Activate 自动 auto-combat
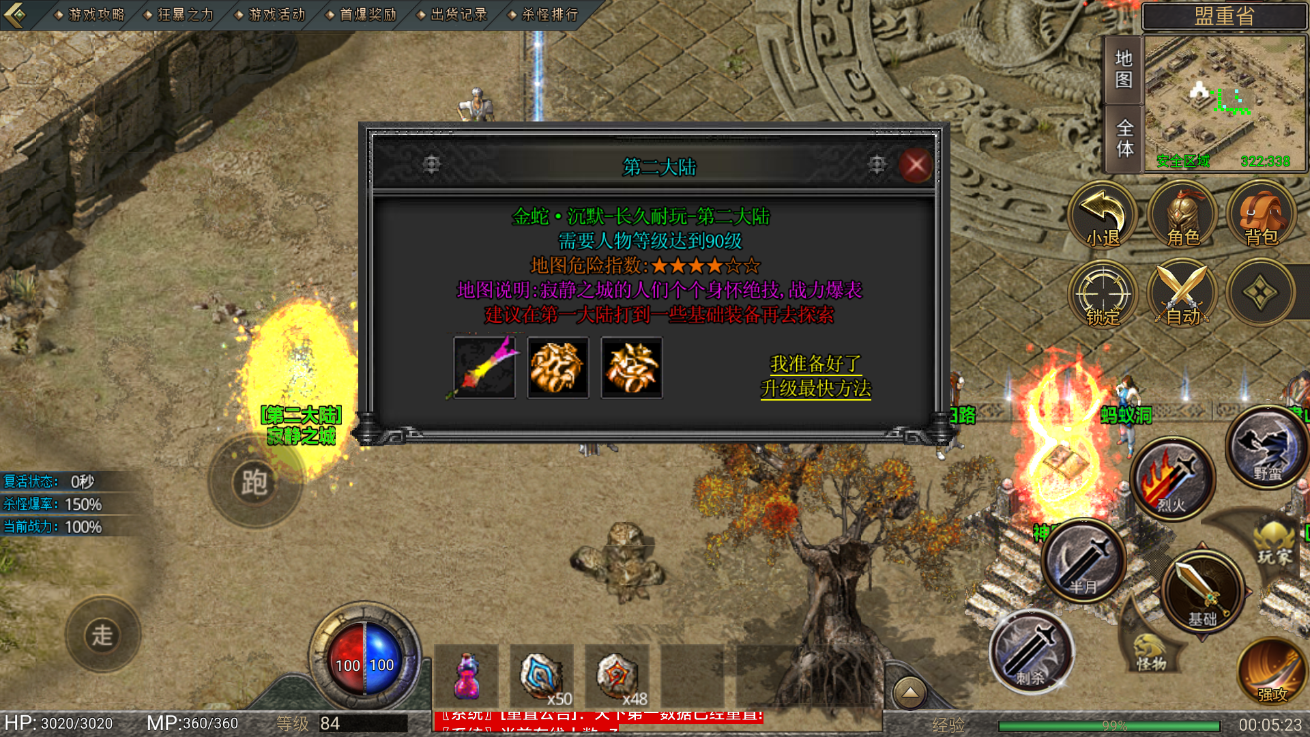The width and height of the screenshot is (1310, 737). [1183, 295]
